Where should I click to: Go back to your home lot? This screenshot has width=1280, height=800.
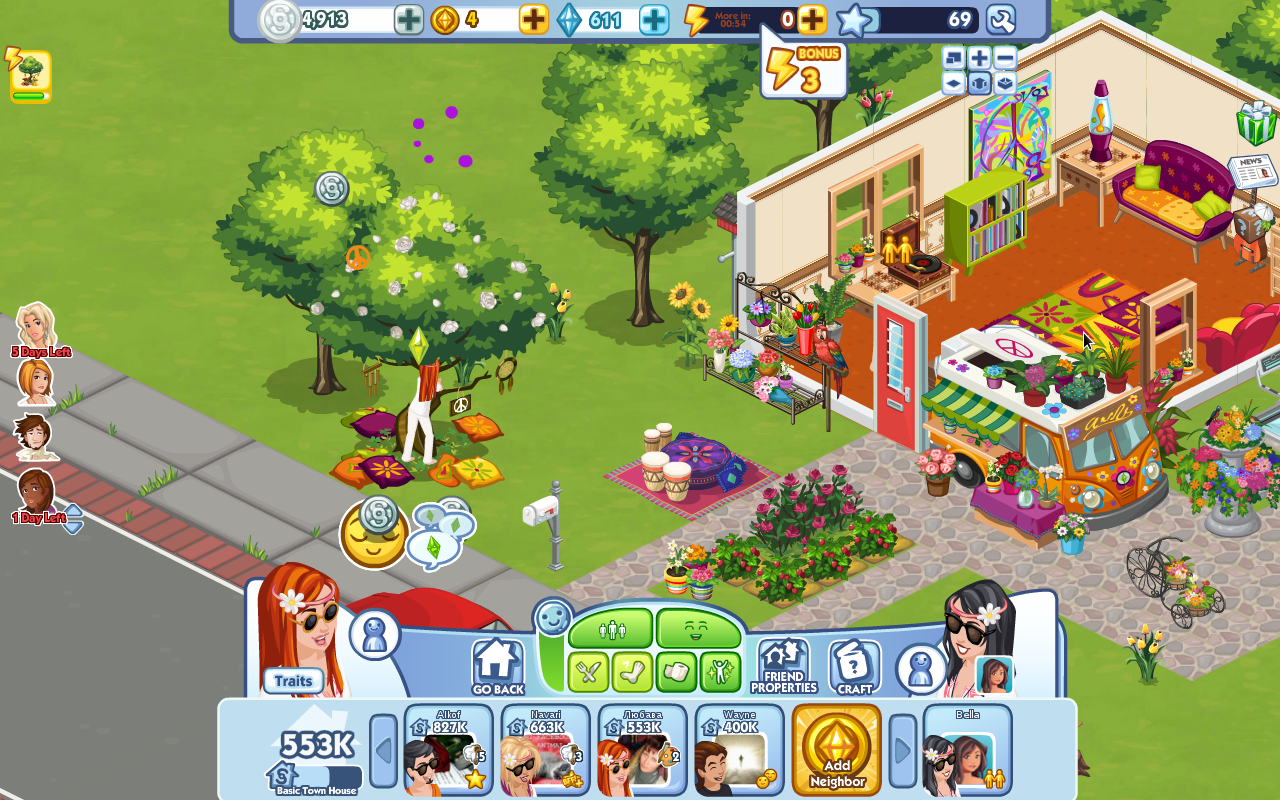498,667
